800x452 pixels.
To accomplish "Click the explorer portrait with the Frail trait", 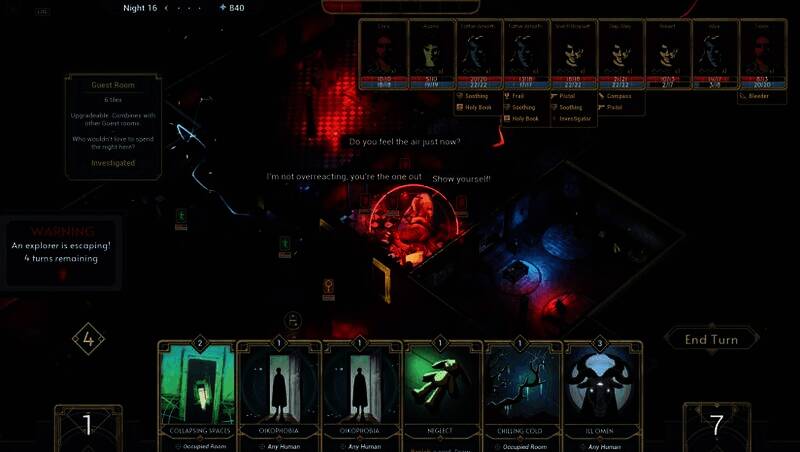I will tap(527, 56).
